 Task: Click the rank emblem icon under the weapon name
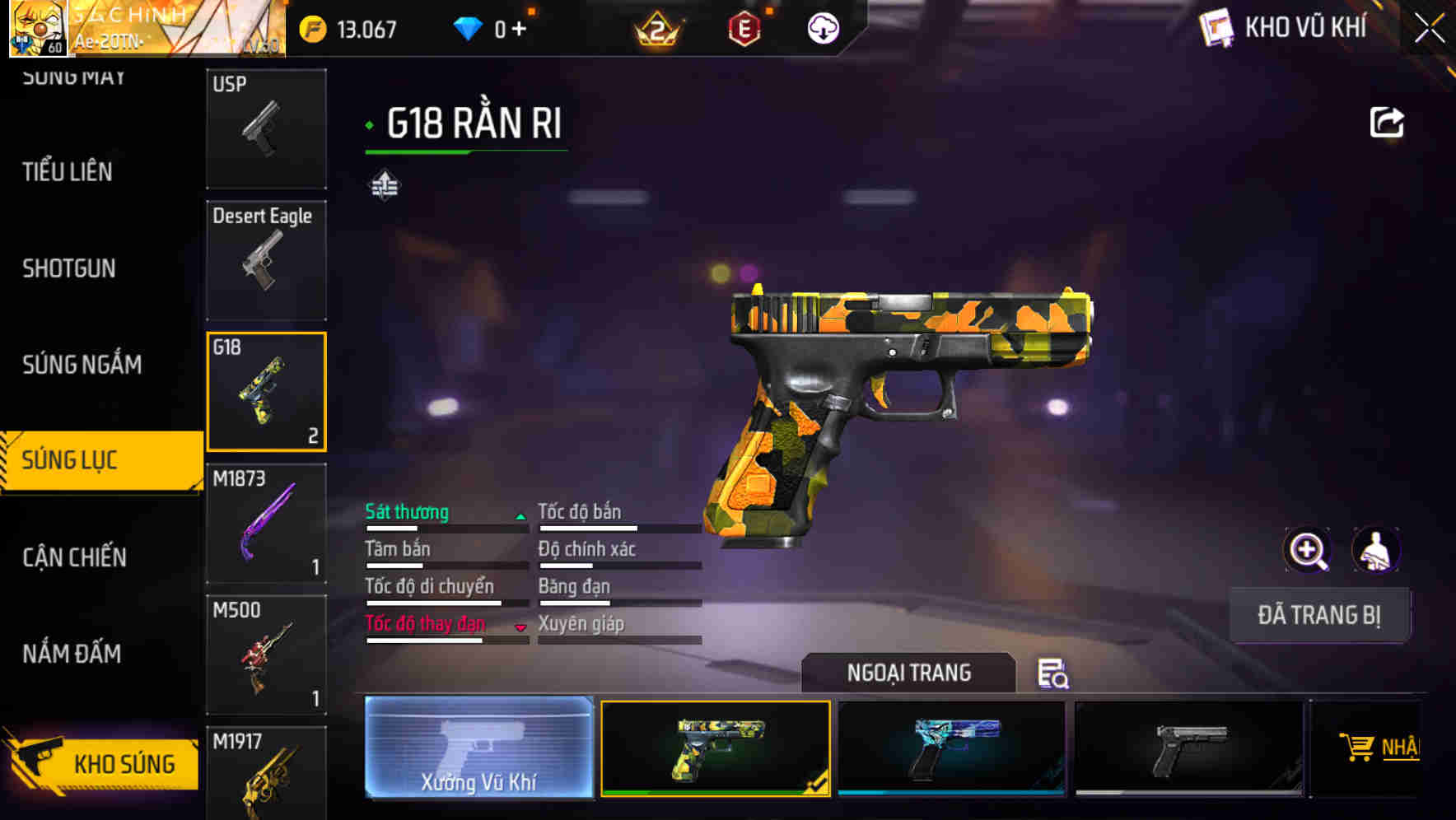coord(384,185)
